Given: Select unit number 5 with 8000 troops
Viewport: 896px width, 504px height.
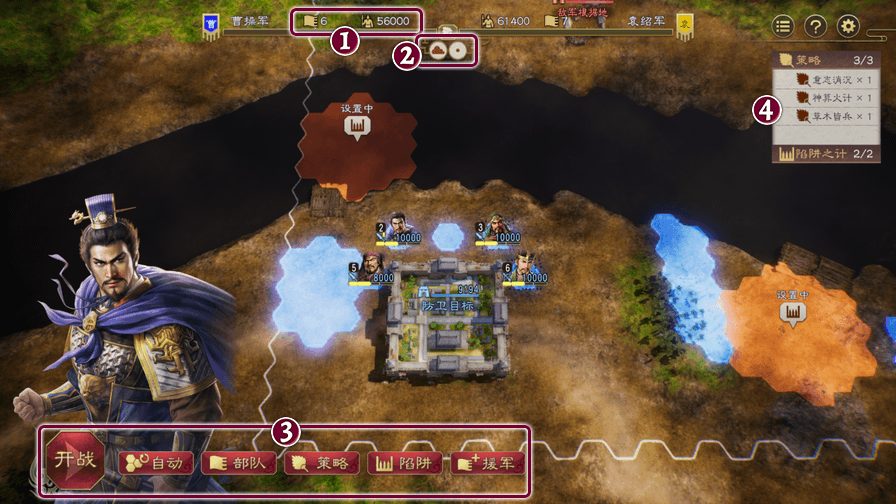Looking at the screenshot, I should [x=368, y=268].
